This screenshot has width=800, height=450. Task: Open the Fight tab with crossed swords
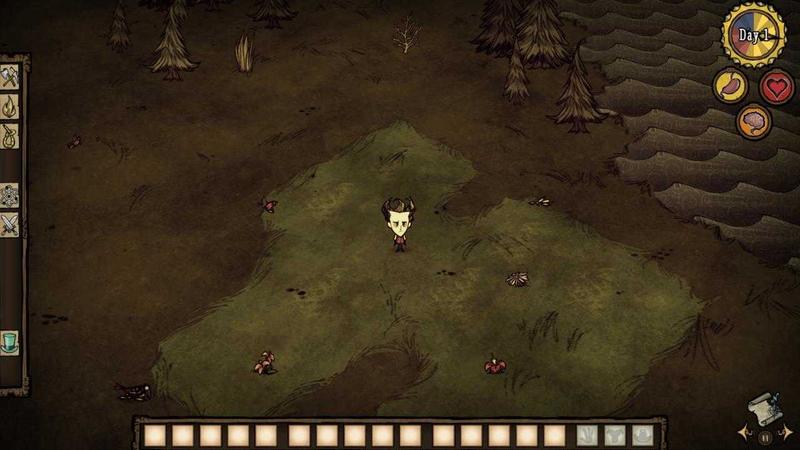point(11,224)
